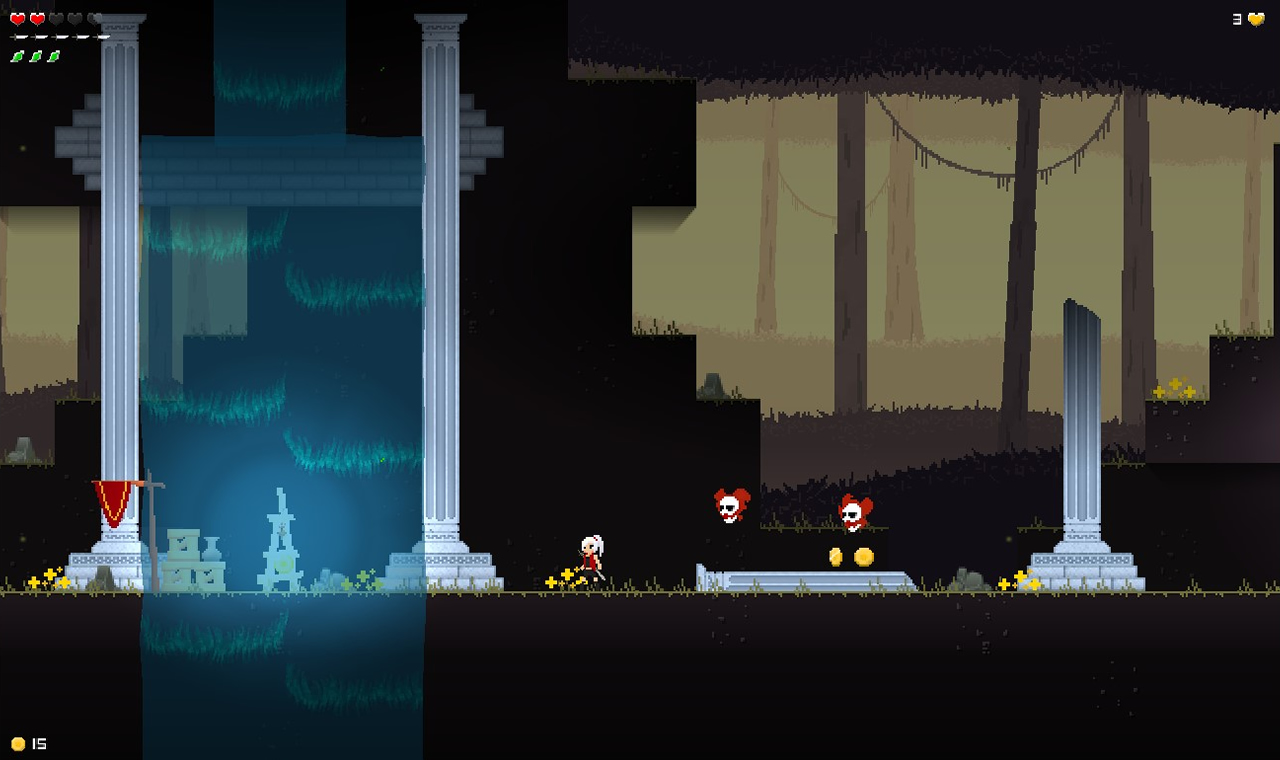The height and width of the screenshot is (760, 1280).
Task: Click the first dagger in the ammo row
Action: 18,36
